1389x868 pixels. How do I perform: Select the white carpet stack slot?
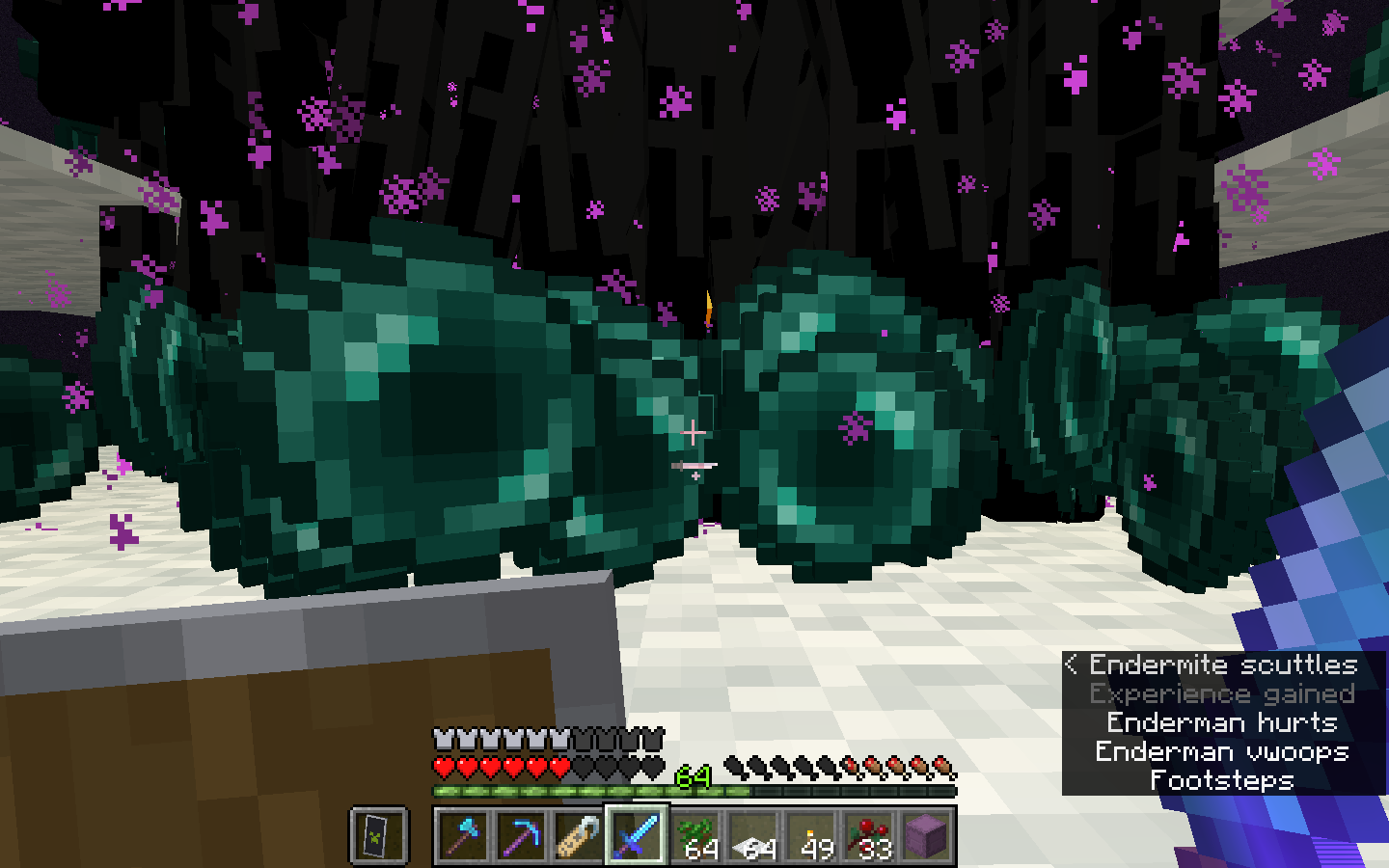pos(752,835)
